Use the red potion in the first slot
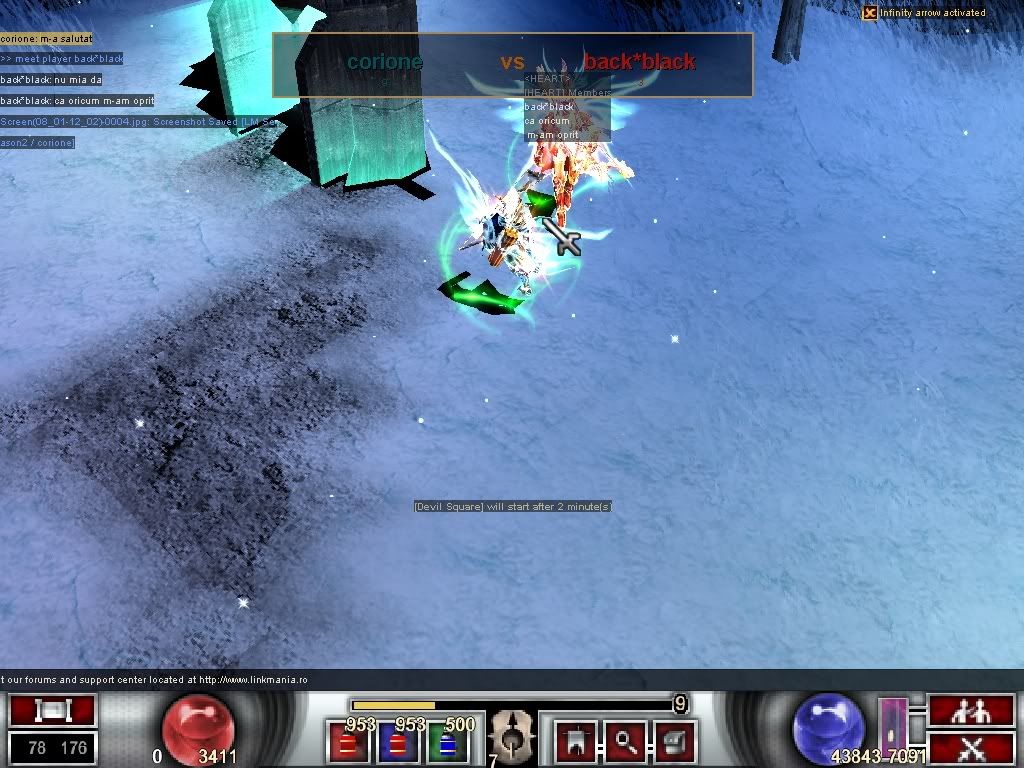1024x768 pixels. pyautogui.click(x=349, y=743)
